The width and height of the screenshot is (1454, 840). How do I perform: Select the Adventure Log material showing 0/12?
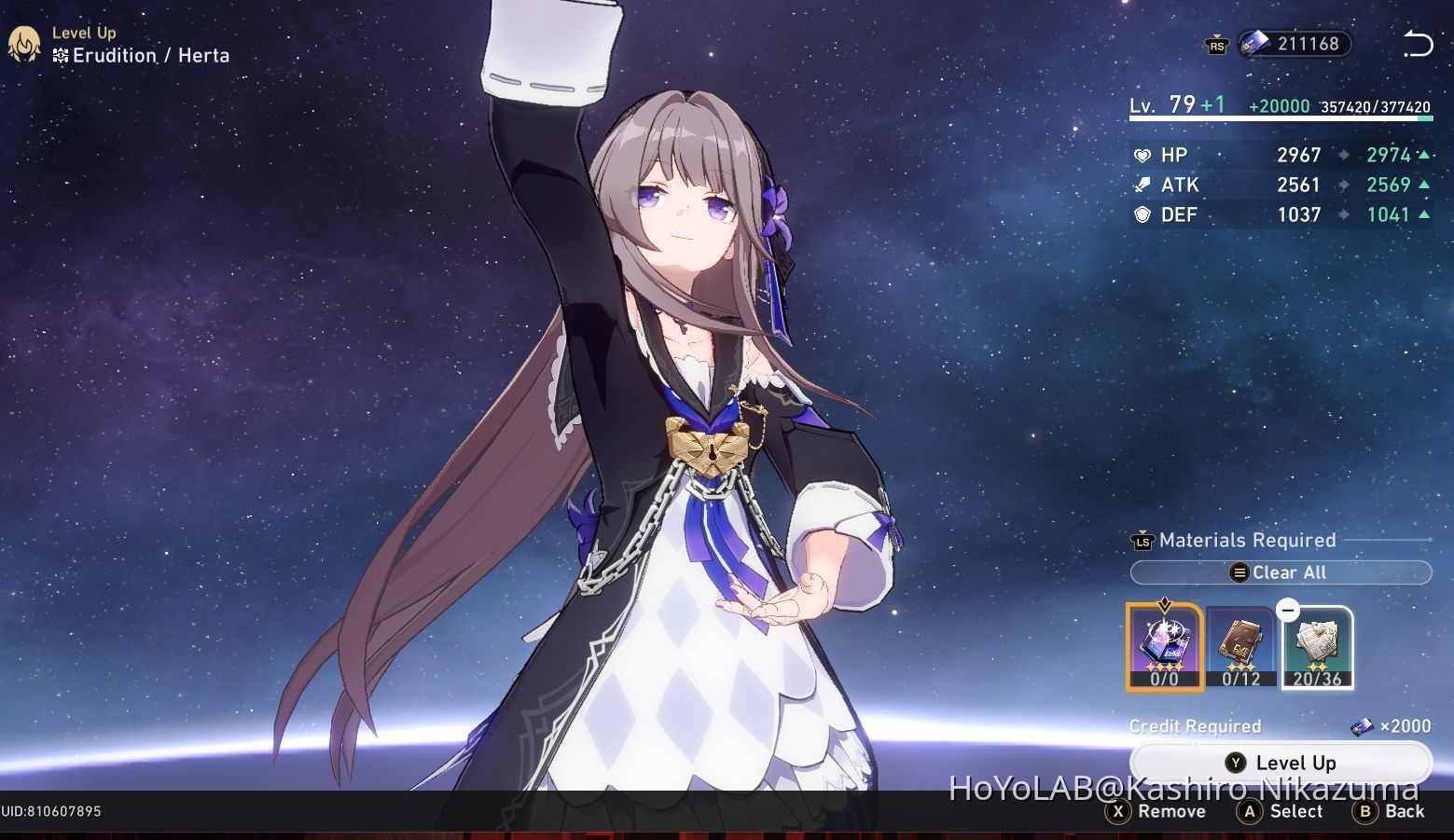[x=1239, y=646]
